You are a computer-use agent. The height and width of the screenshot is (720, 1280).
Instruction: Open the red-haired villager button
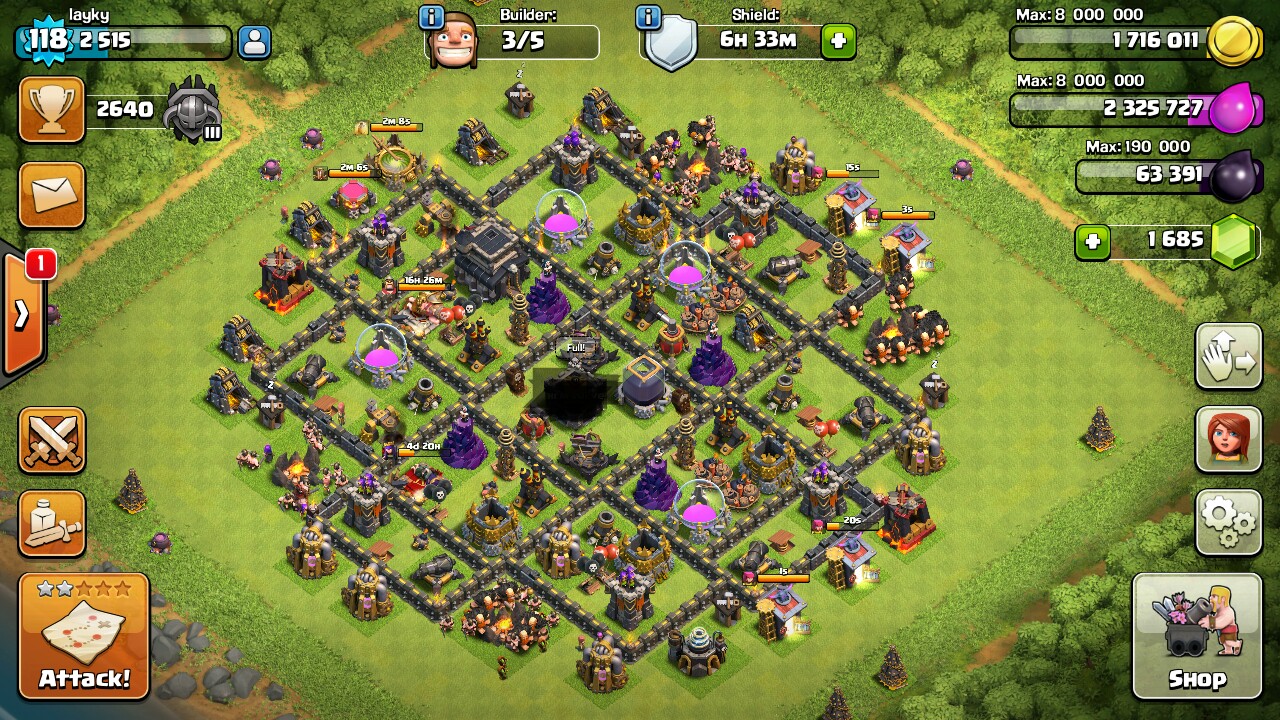pos(1228,439)
